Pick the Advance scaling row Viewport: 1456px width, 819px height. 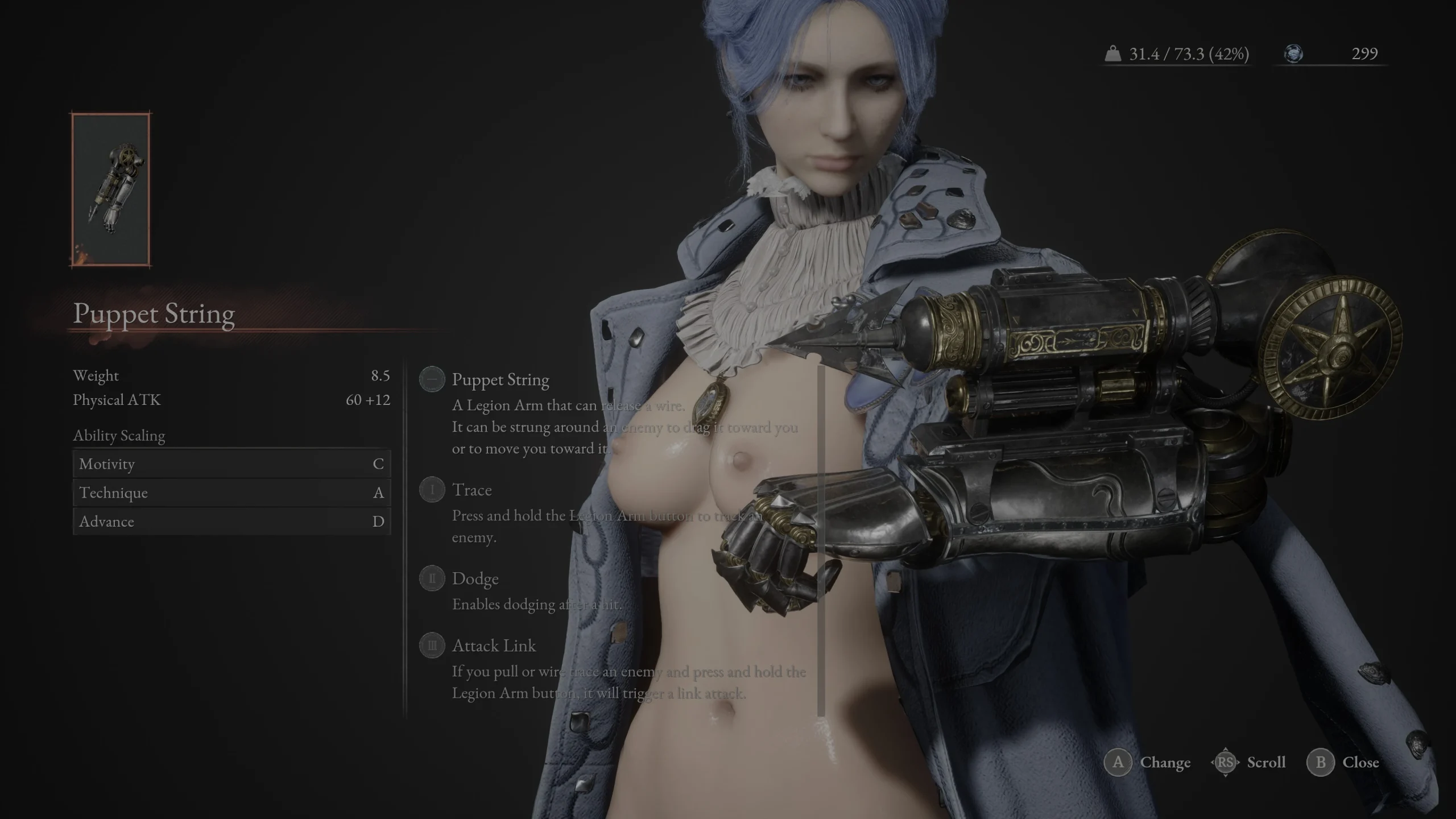click(231, 522)
